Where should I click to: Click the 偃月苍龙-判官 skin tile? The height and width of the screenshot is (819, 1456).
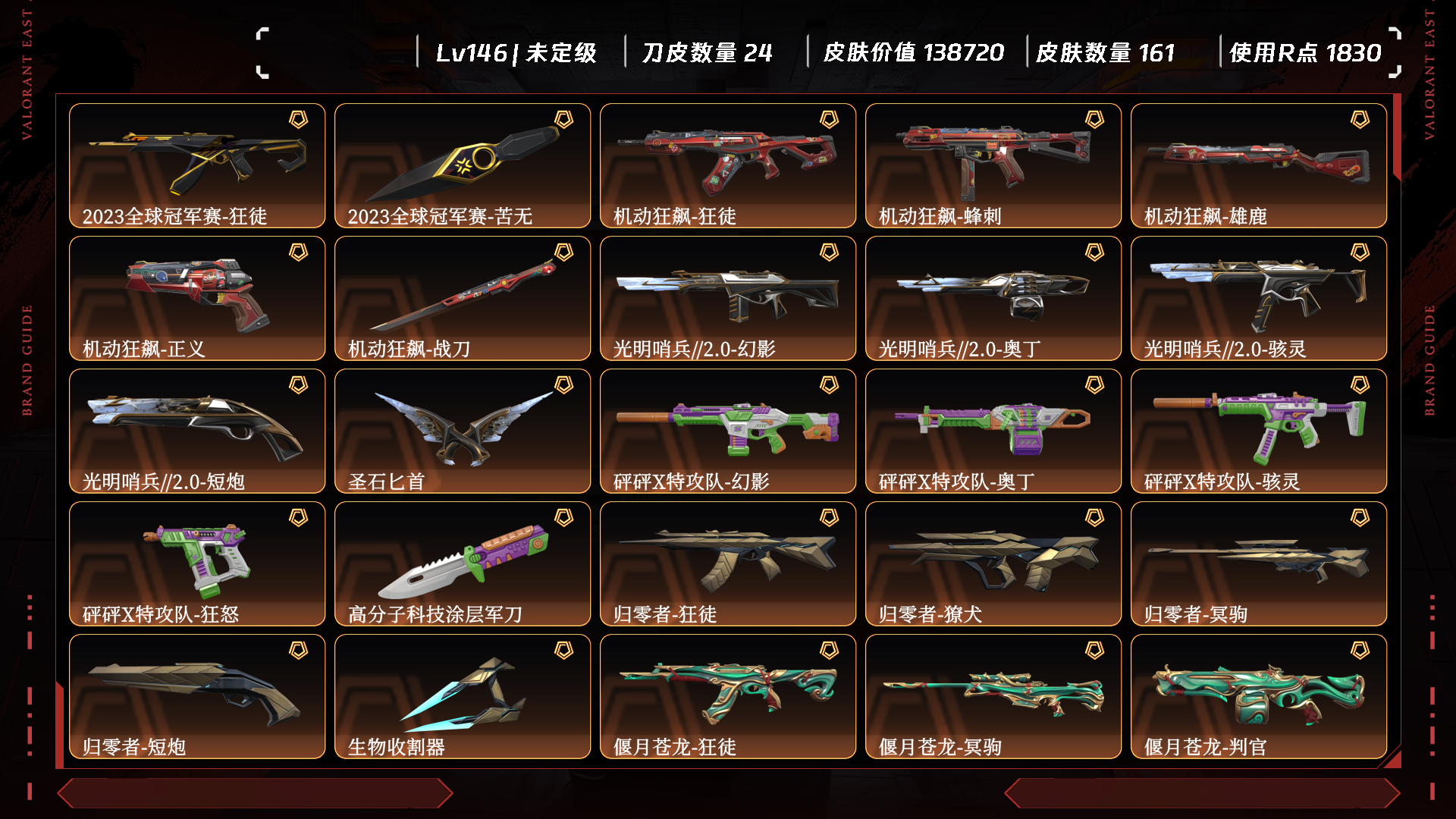coord(1259,696)
